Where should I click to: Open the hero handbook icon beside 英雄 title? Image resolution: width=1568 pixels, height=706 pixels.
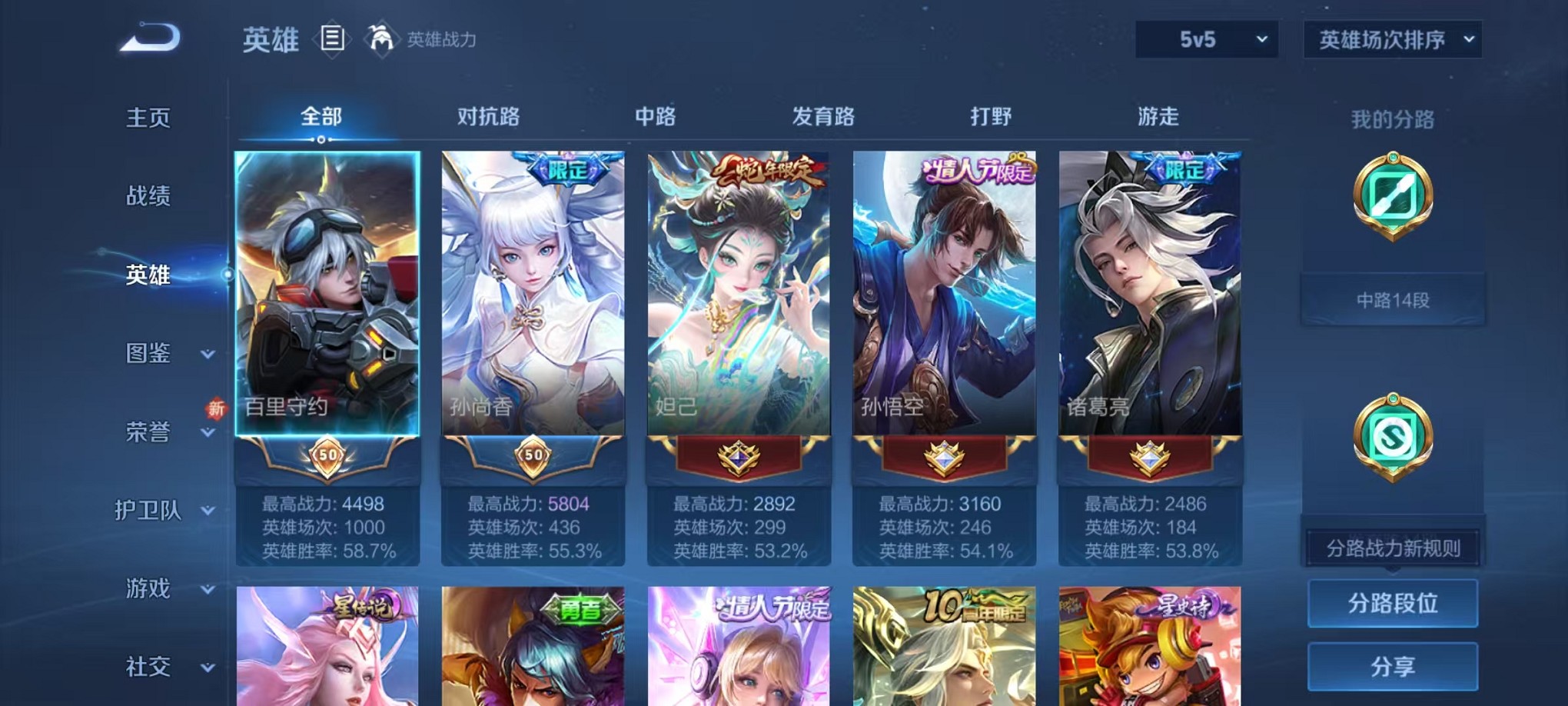(333, 40)
